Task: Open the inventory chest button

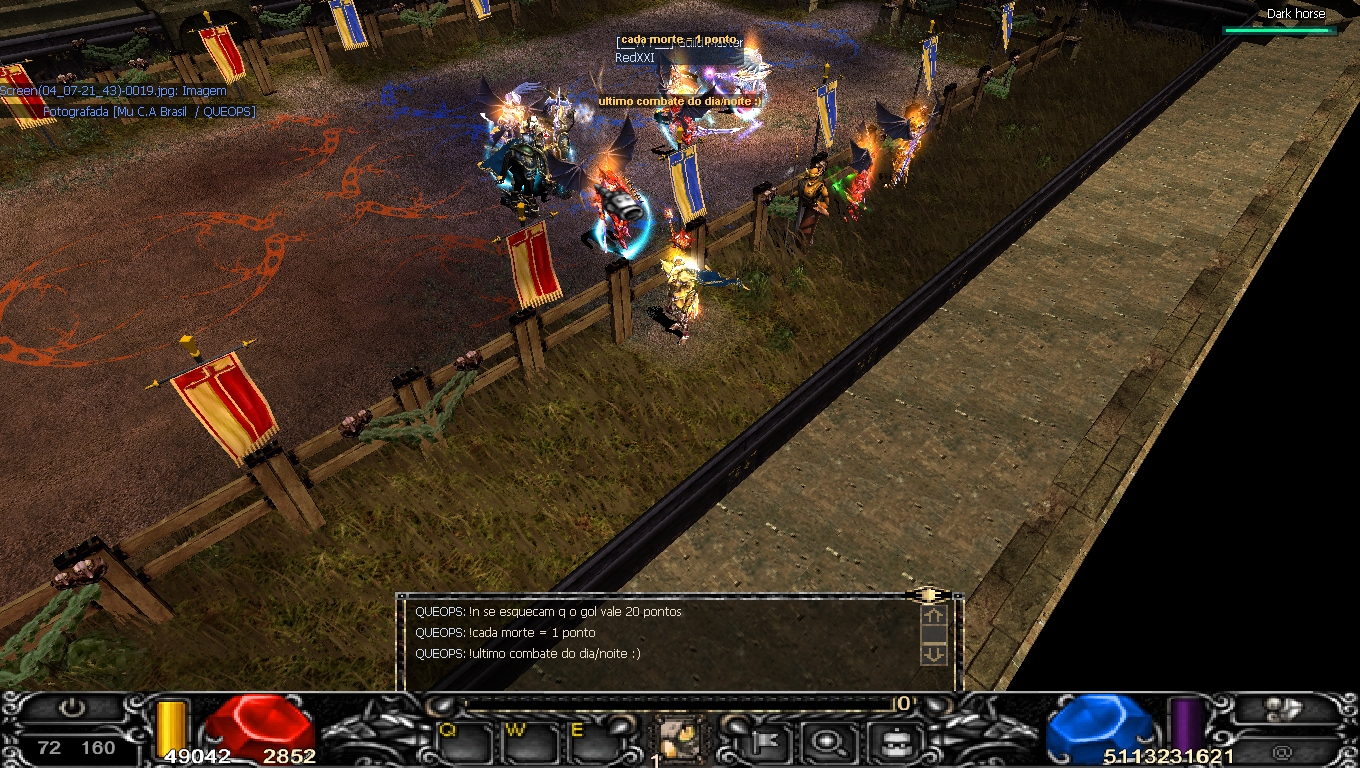Action: click(887, 742)
